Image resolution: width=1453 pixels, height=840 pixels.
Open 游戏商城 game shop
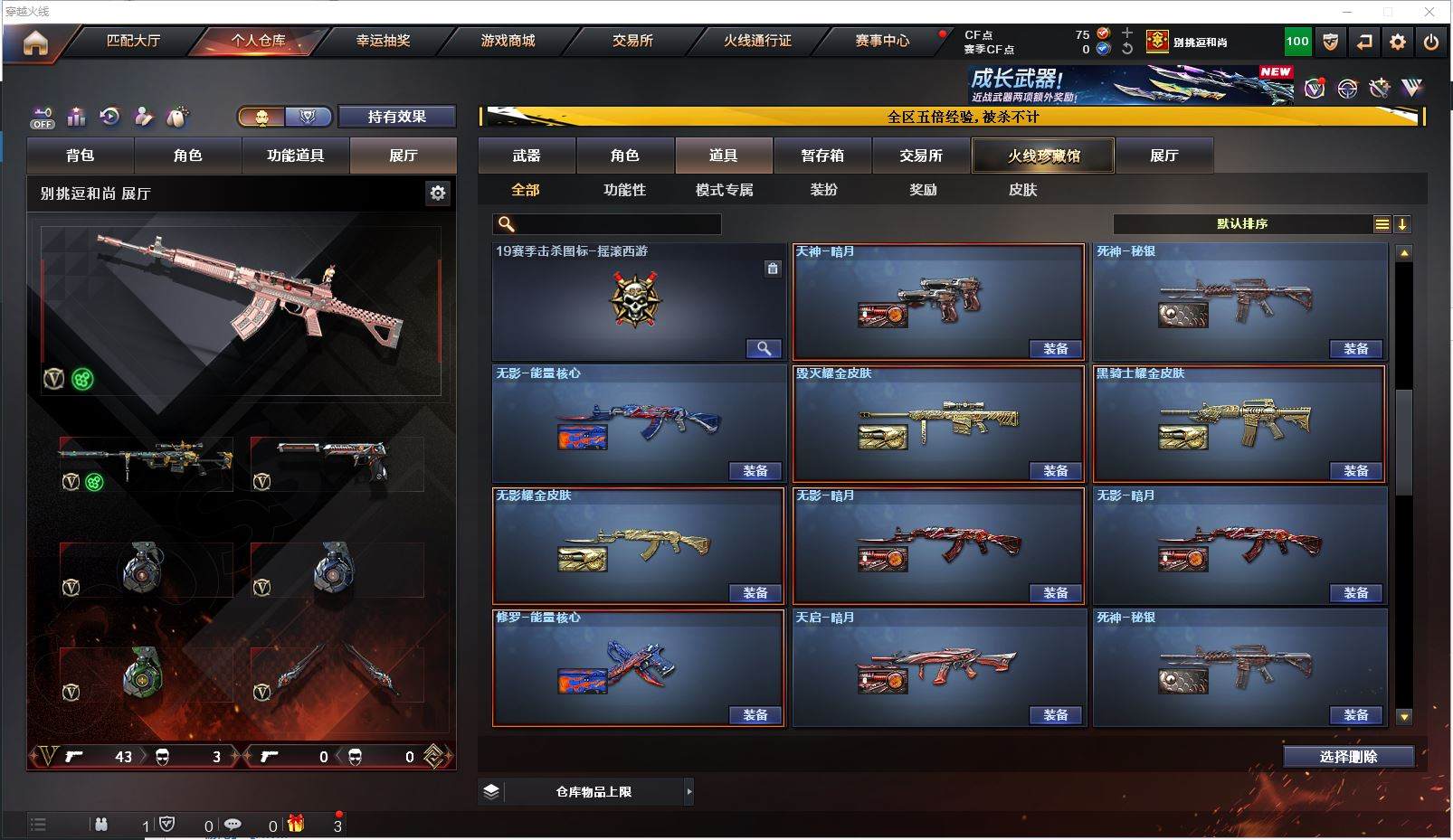(x=508, y=41)
